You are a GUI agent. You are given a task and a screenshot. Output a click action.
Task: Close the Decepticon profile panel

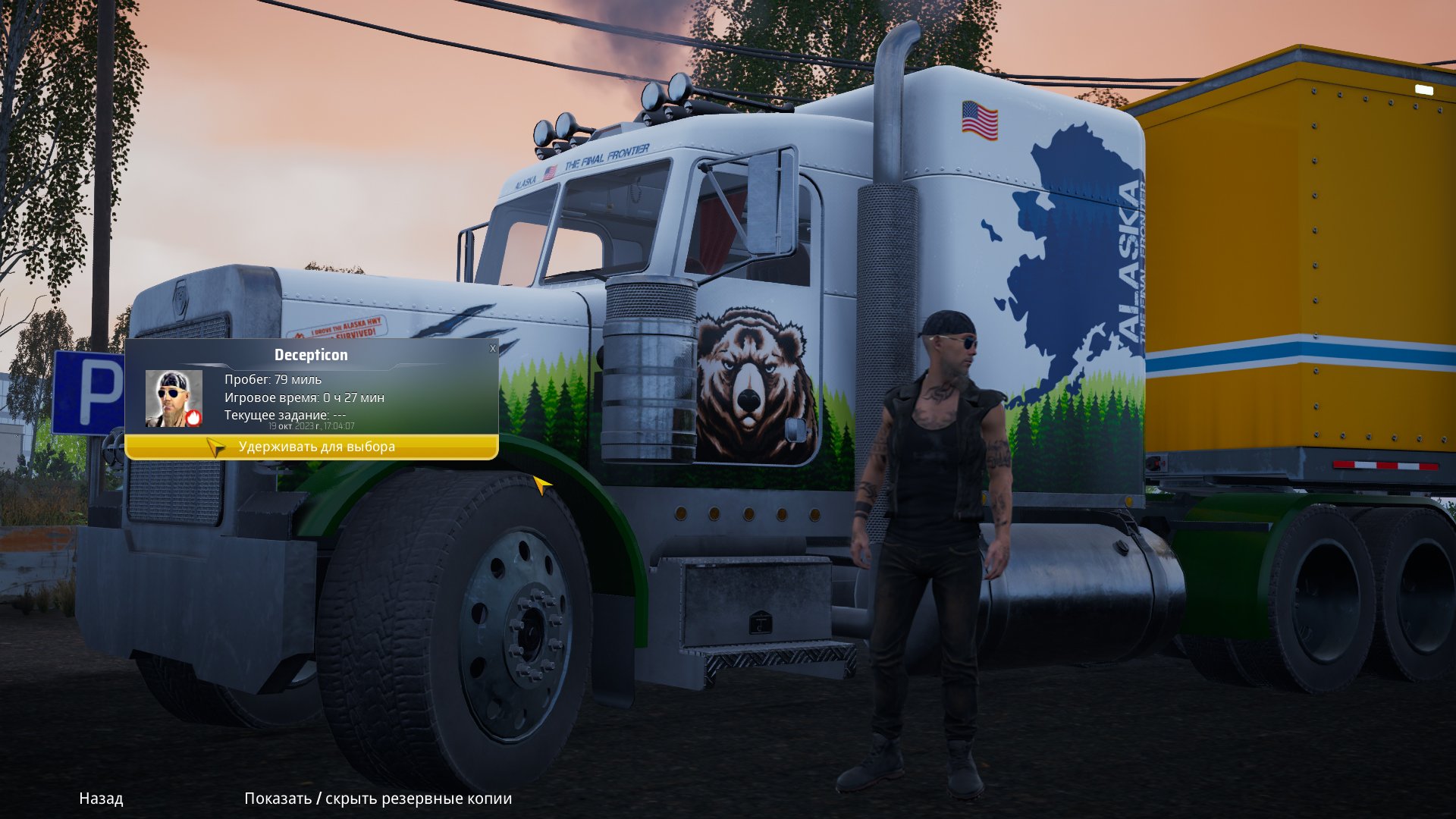(x=493, y=349)
